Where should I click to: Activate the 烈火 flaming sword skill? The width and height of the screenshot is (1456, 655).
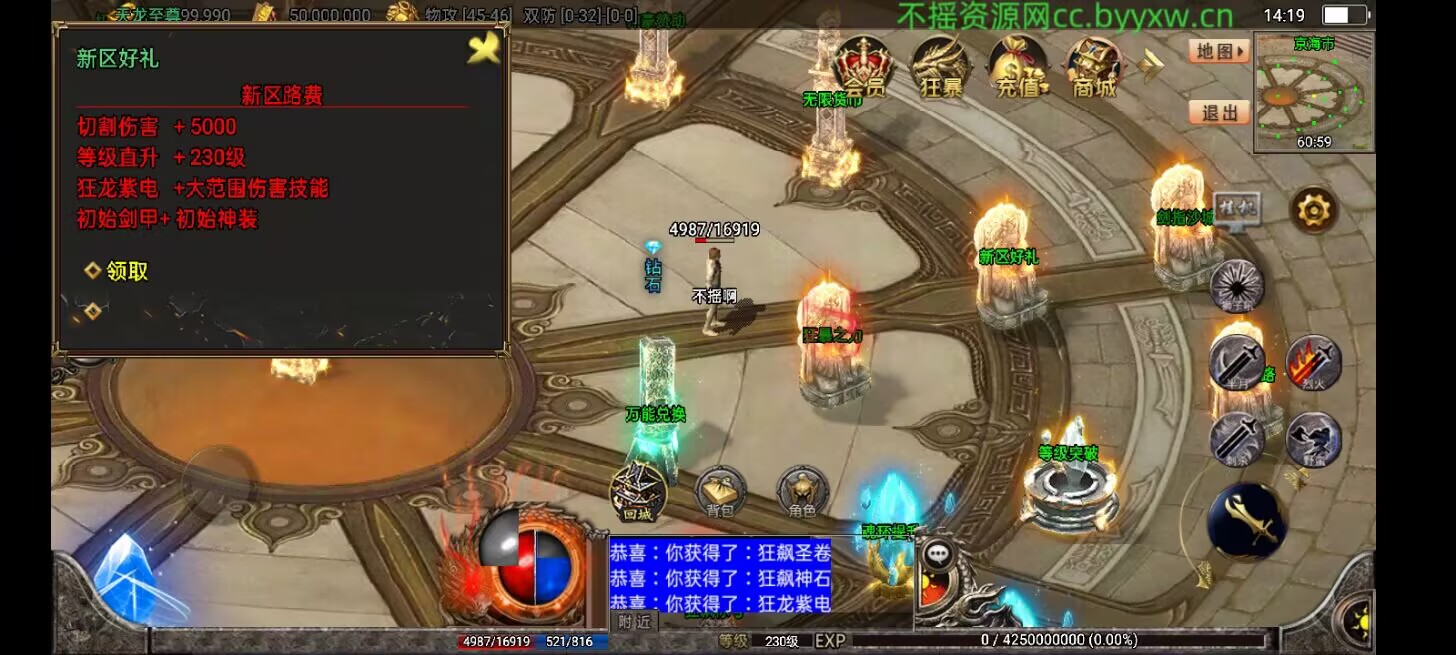click(1313, 362)
